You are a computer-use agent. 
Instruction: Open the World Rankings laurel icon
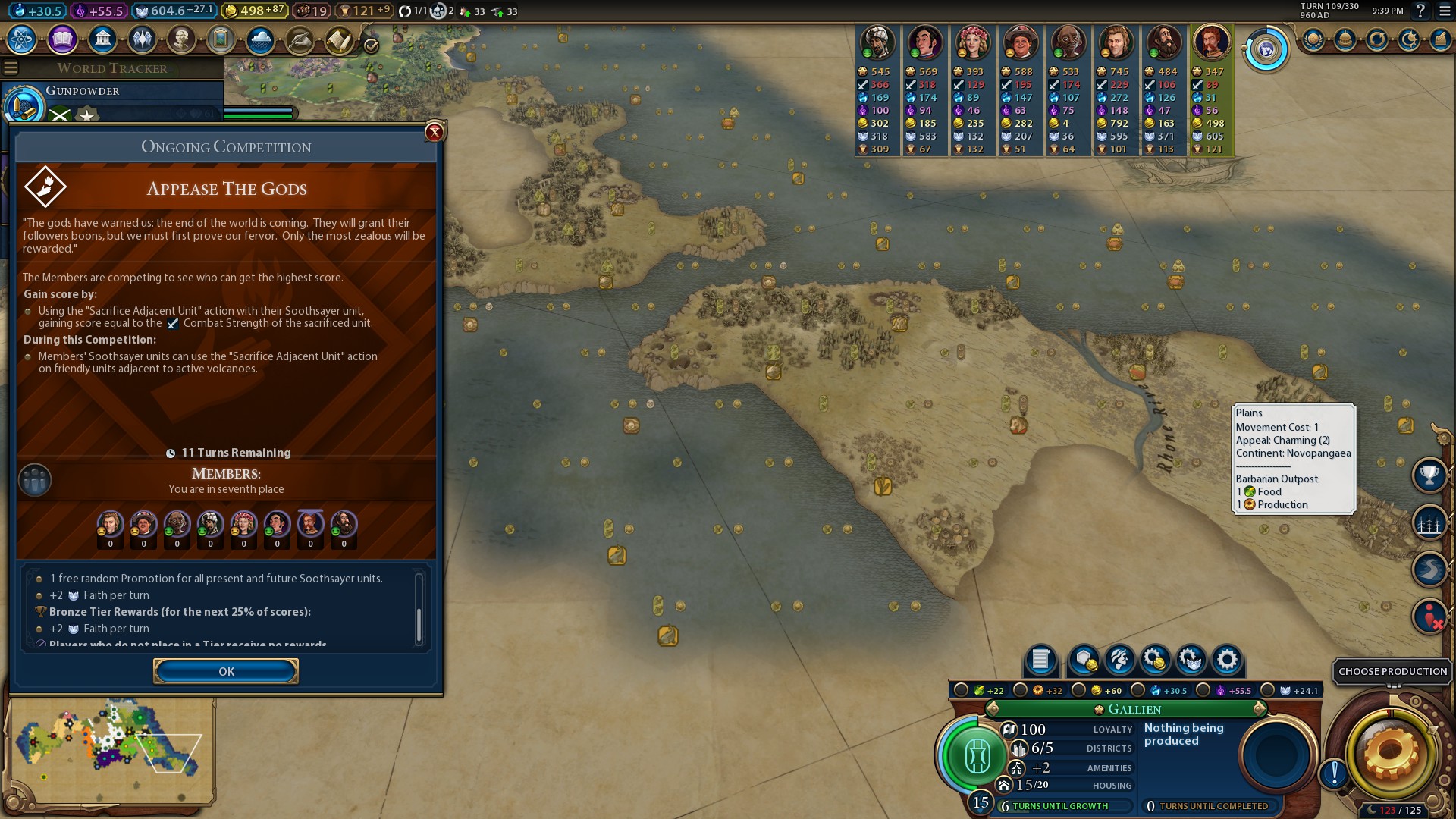[1313, 39]
